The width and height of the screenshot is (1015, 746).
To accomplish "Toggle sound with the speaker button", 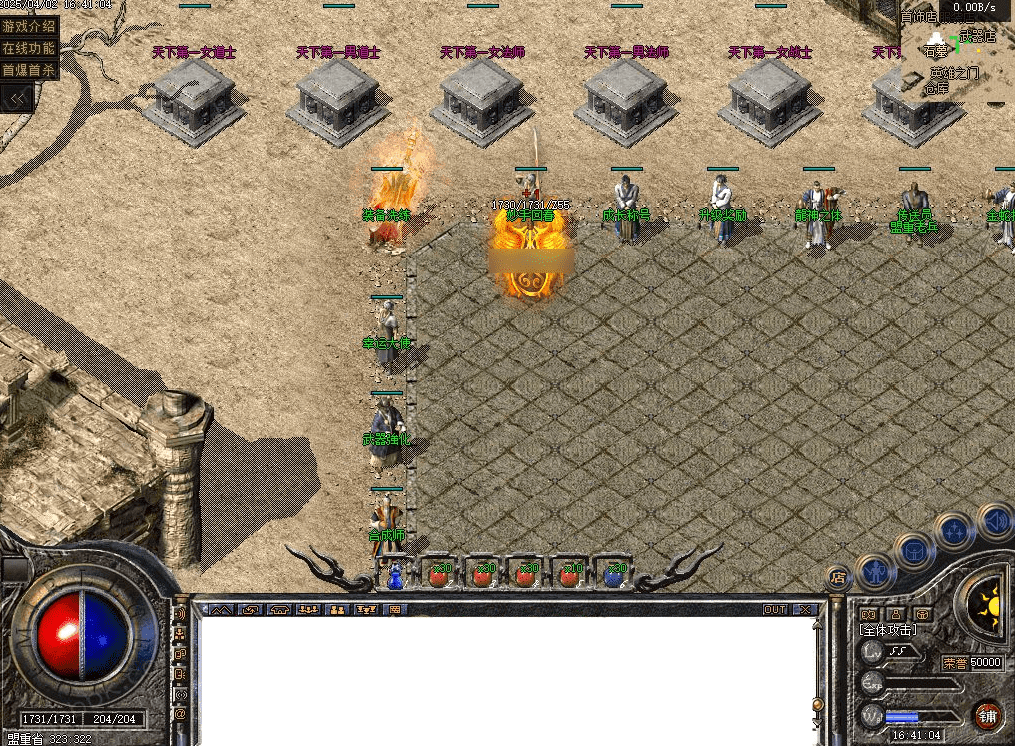I will click(994, 520).
